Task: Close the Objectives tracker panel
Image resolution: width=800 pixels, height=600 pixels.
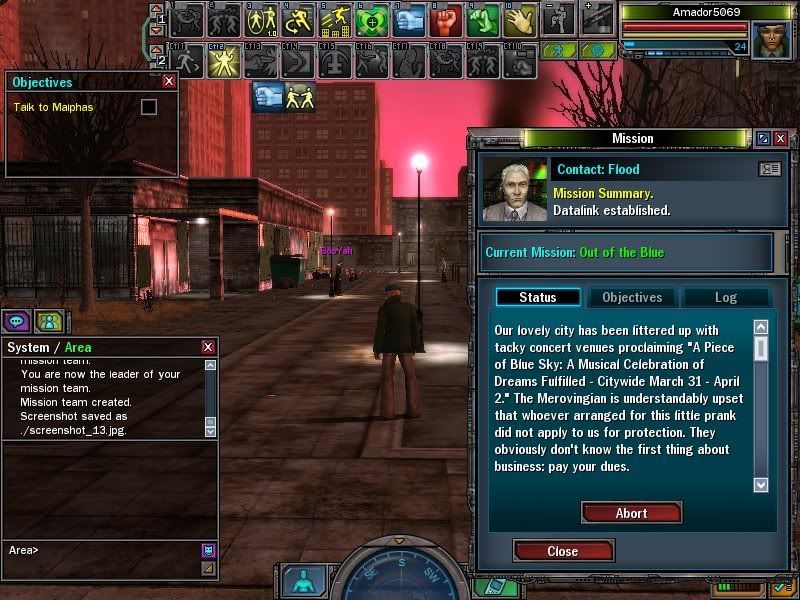Action: tap(168, 82)
